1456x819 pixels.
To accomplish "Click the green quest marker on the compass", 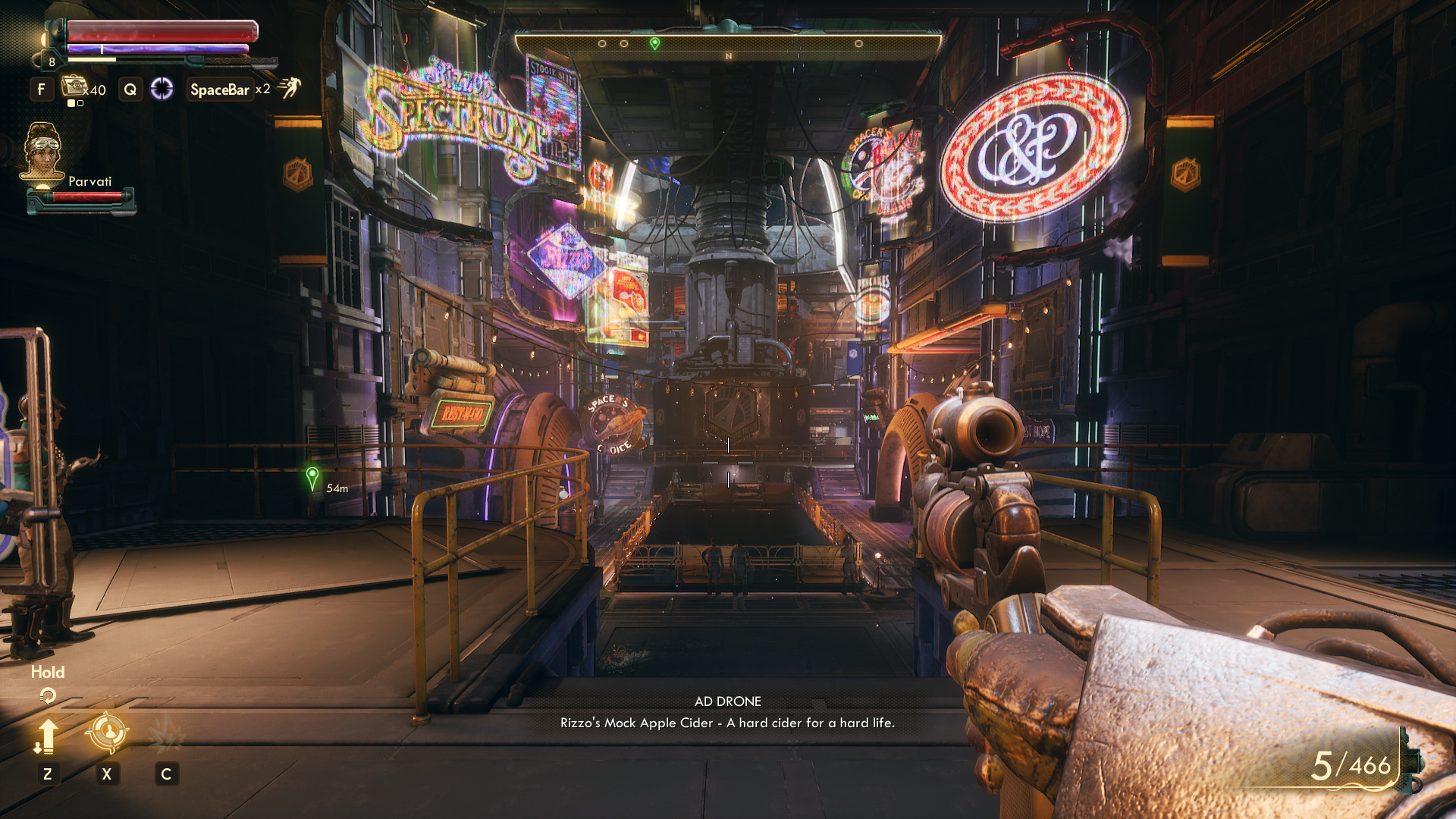I will [x=654, y=44].
